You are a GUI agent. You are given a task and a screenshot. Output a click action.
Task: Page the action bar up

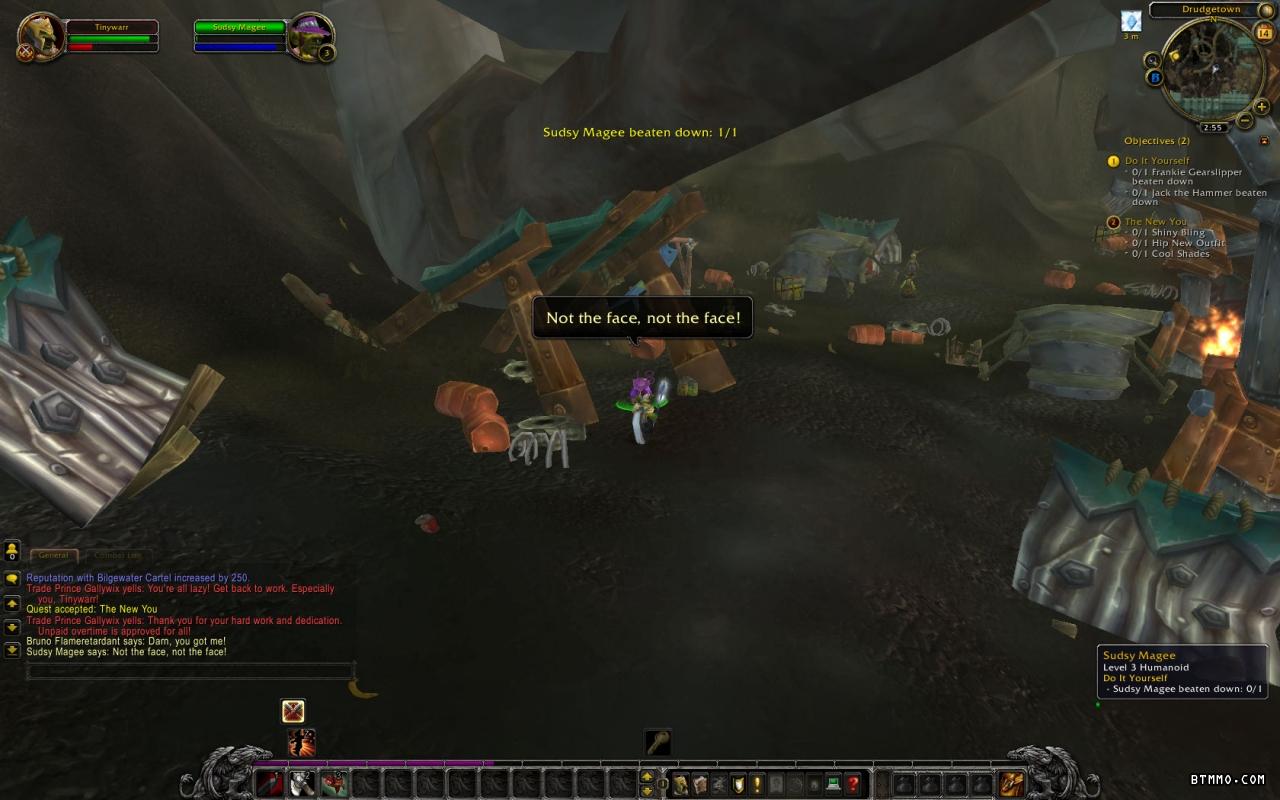tap(646, 777)
